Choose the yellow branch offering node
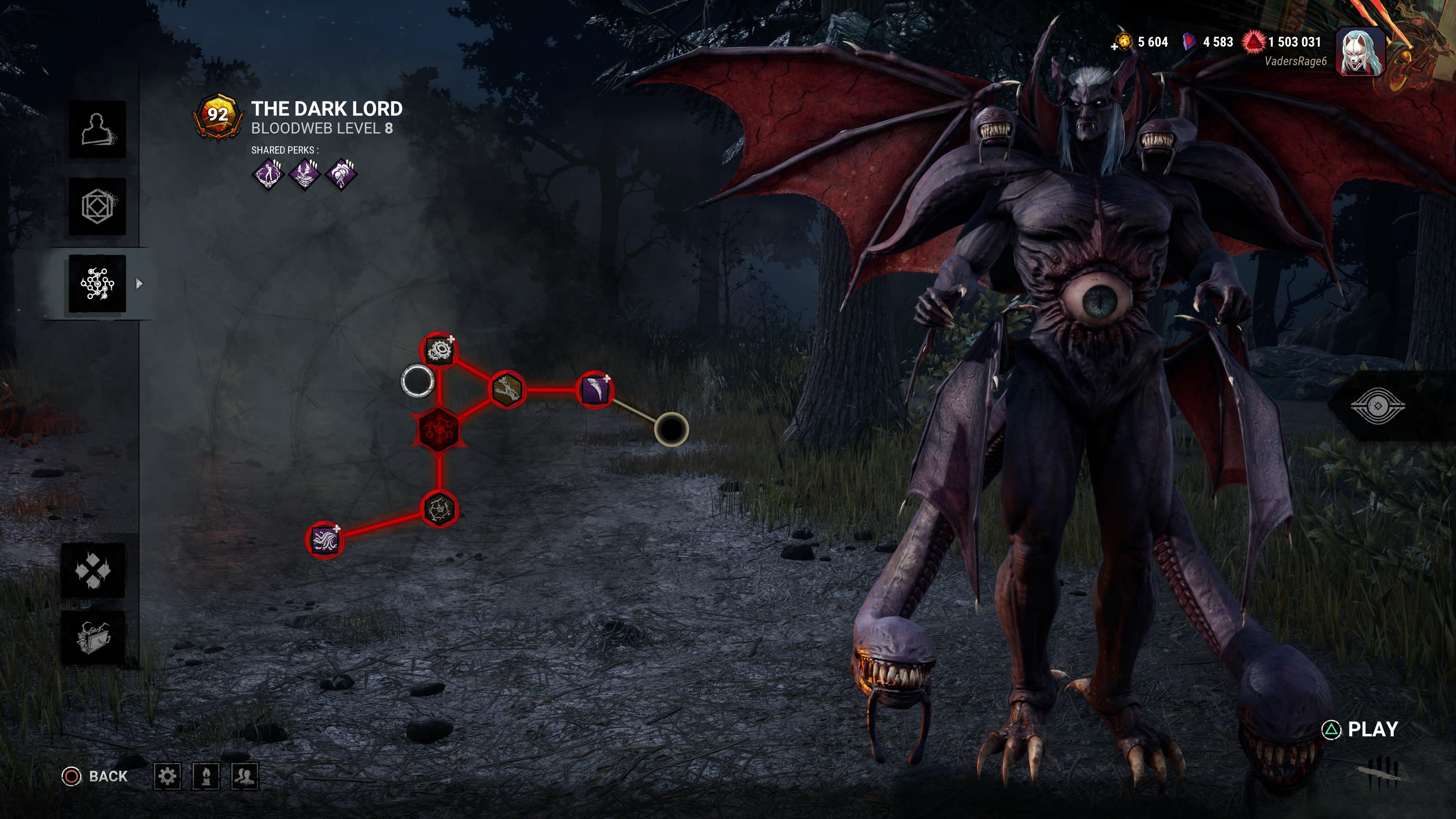Image resolution: width=1456 pixels, height=819 pixels. click(x=507, y=389)
